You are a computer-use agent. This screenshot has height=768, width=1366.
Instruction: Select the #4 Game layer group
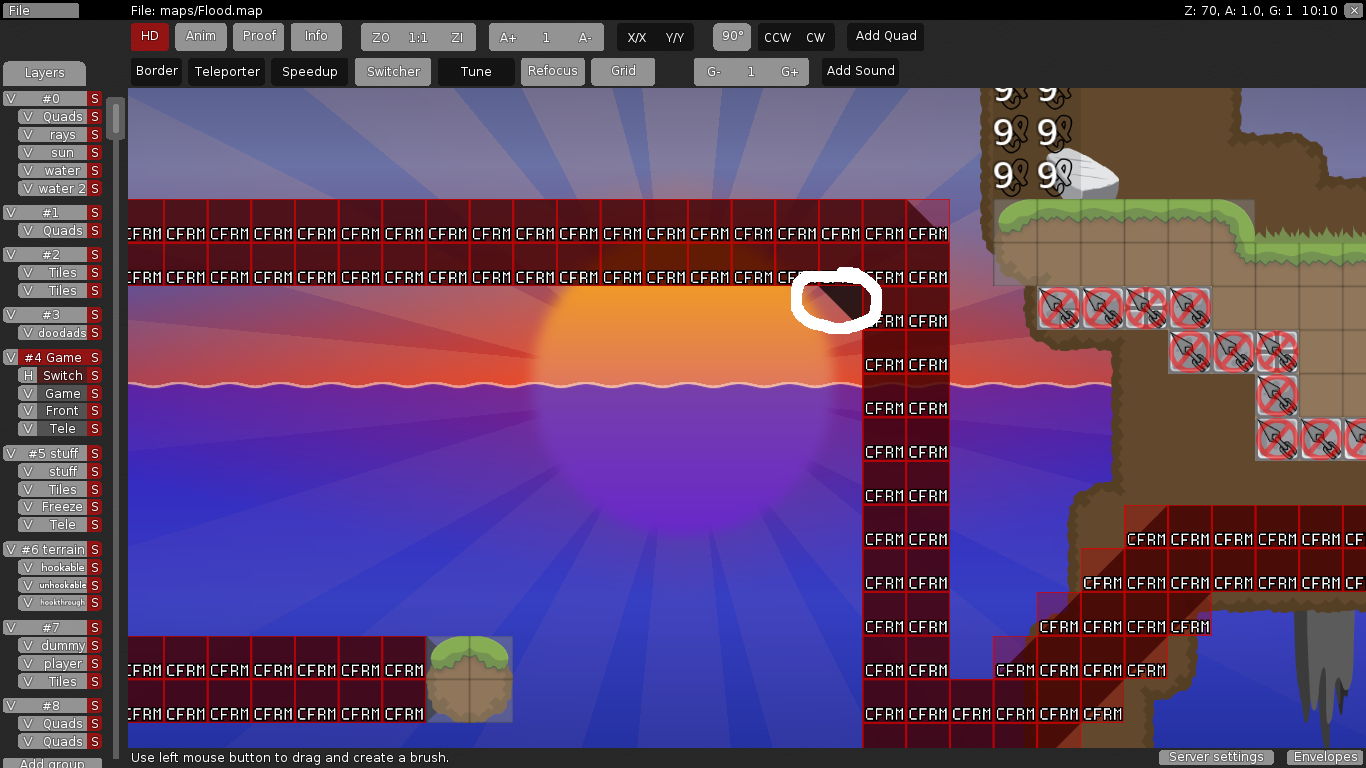(53, 357)
